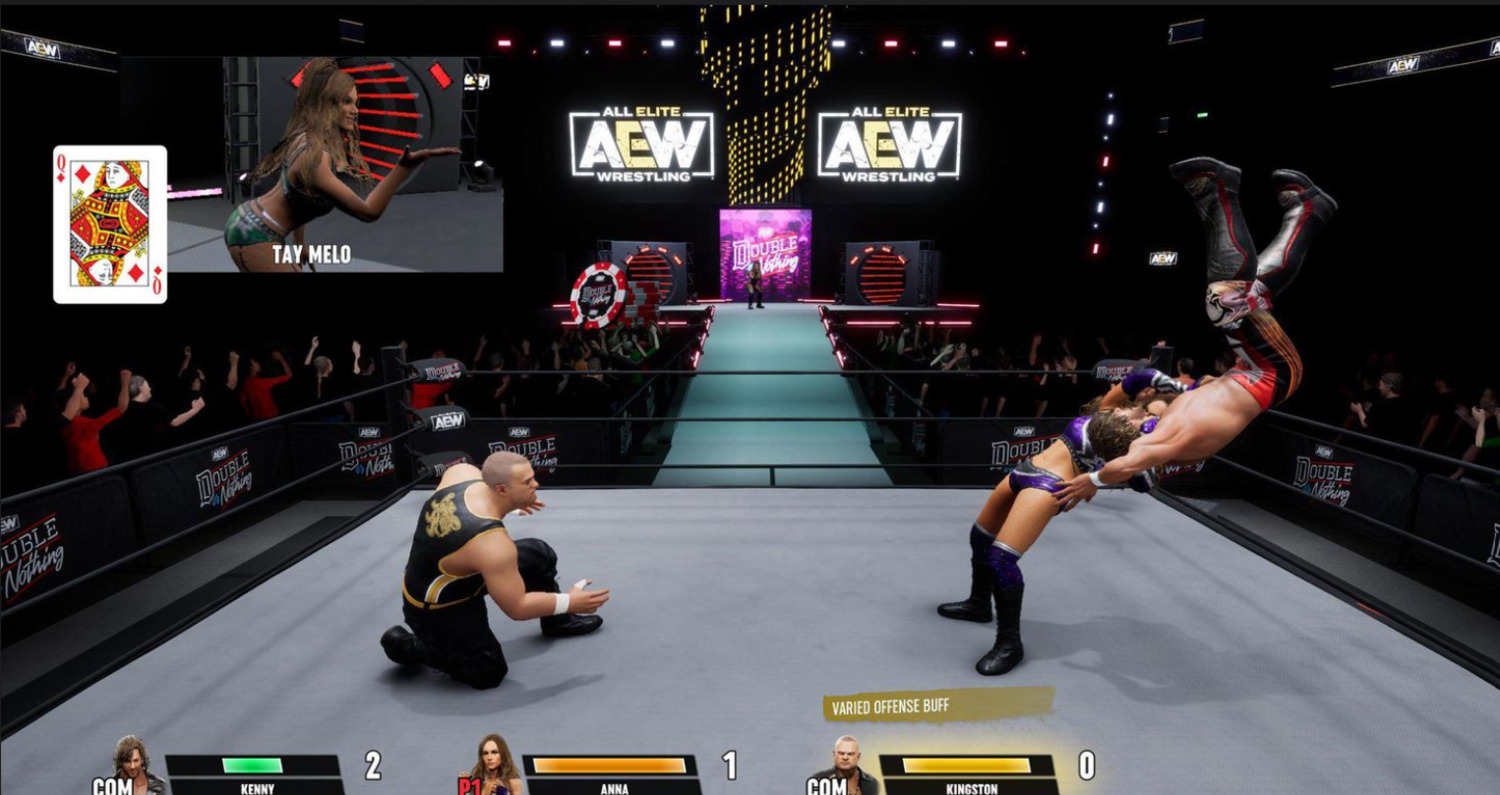
Task: Click Kingston's player portrait
Action: point(849,766)
